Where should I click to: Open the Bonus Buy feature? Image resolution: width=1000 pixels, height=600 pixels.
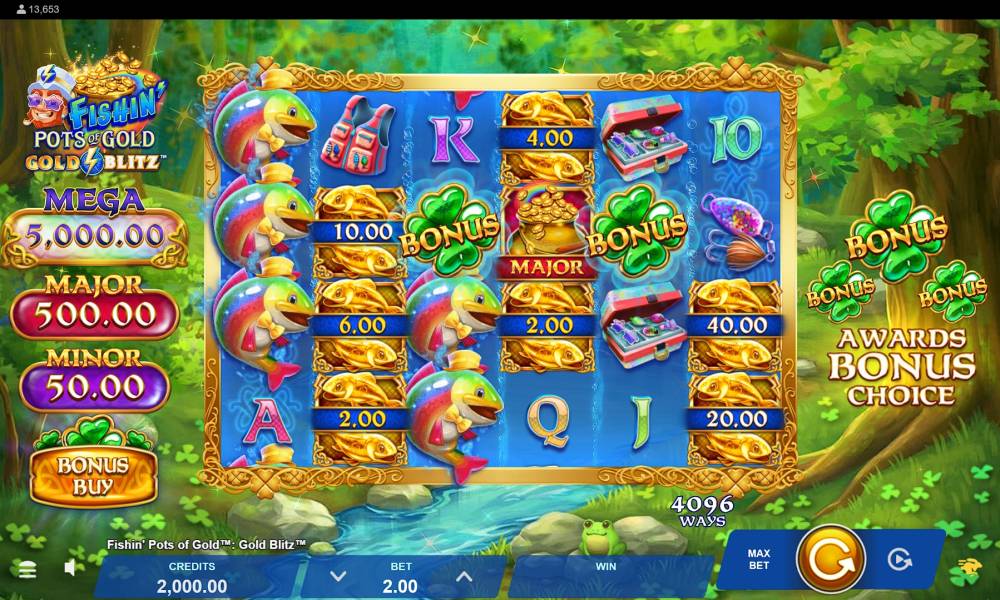point(93,475)
